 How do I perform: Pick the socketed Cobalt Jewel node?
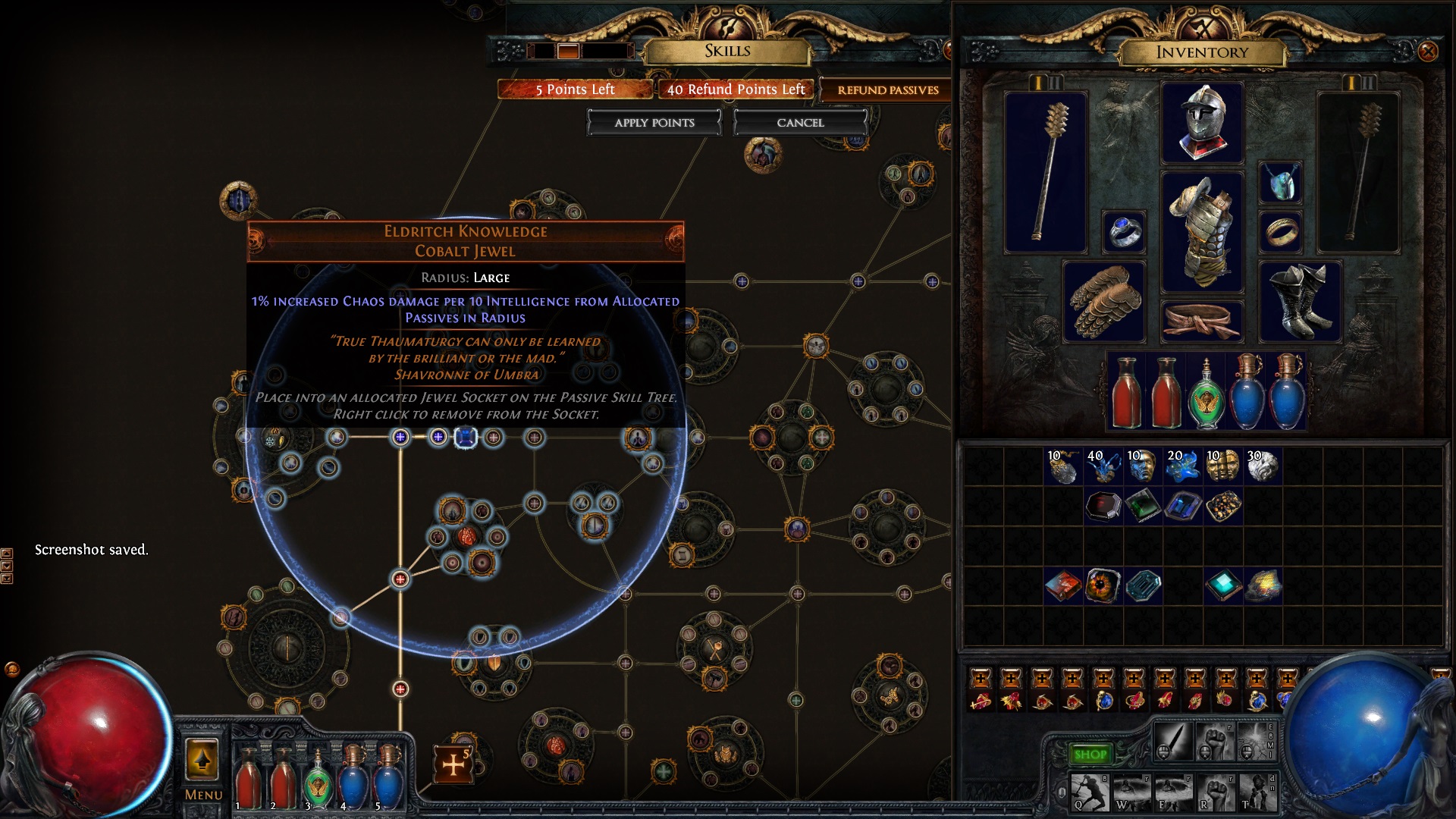click(465, 438)
